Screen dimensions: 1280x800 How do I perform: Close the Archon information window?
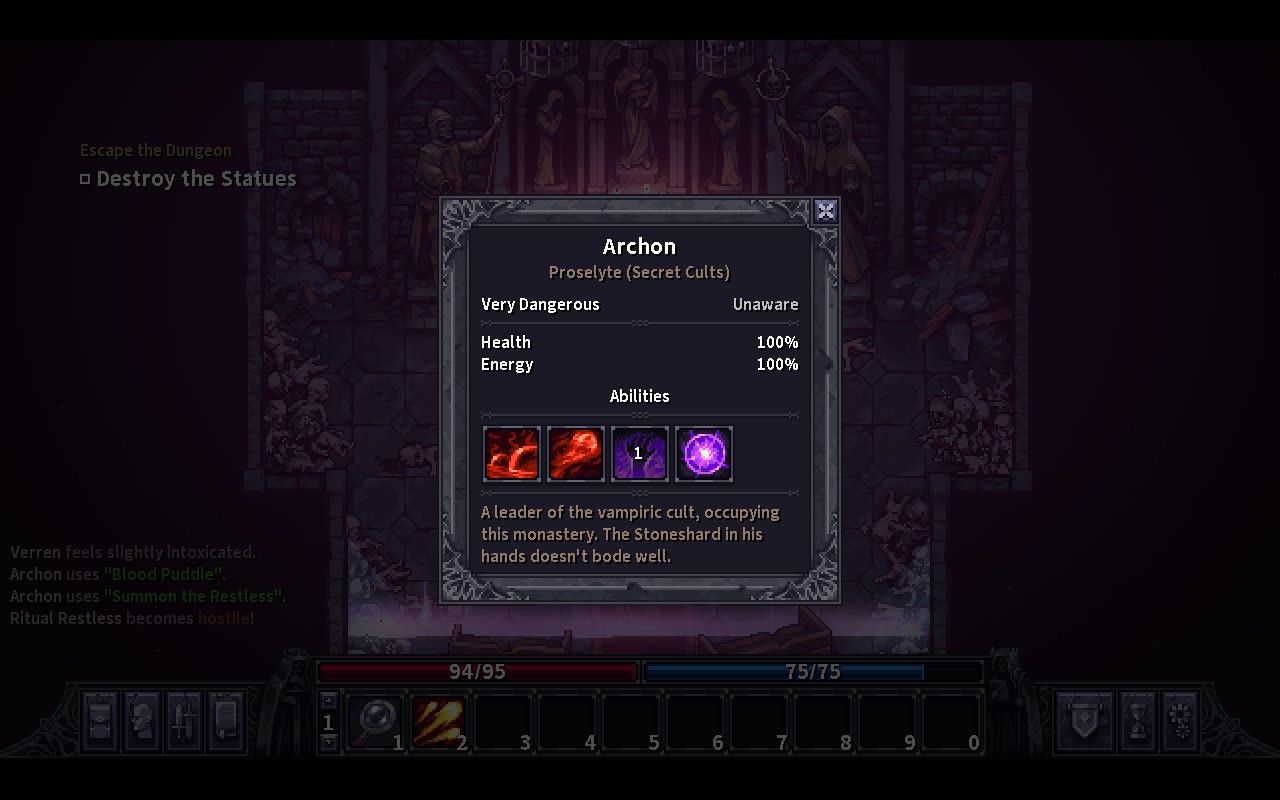(x=826, y=210)
